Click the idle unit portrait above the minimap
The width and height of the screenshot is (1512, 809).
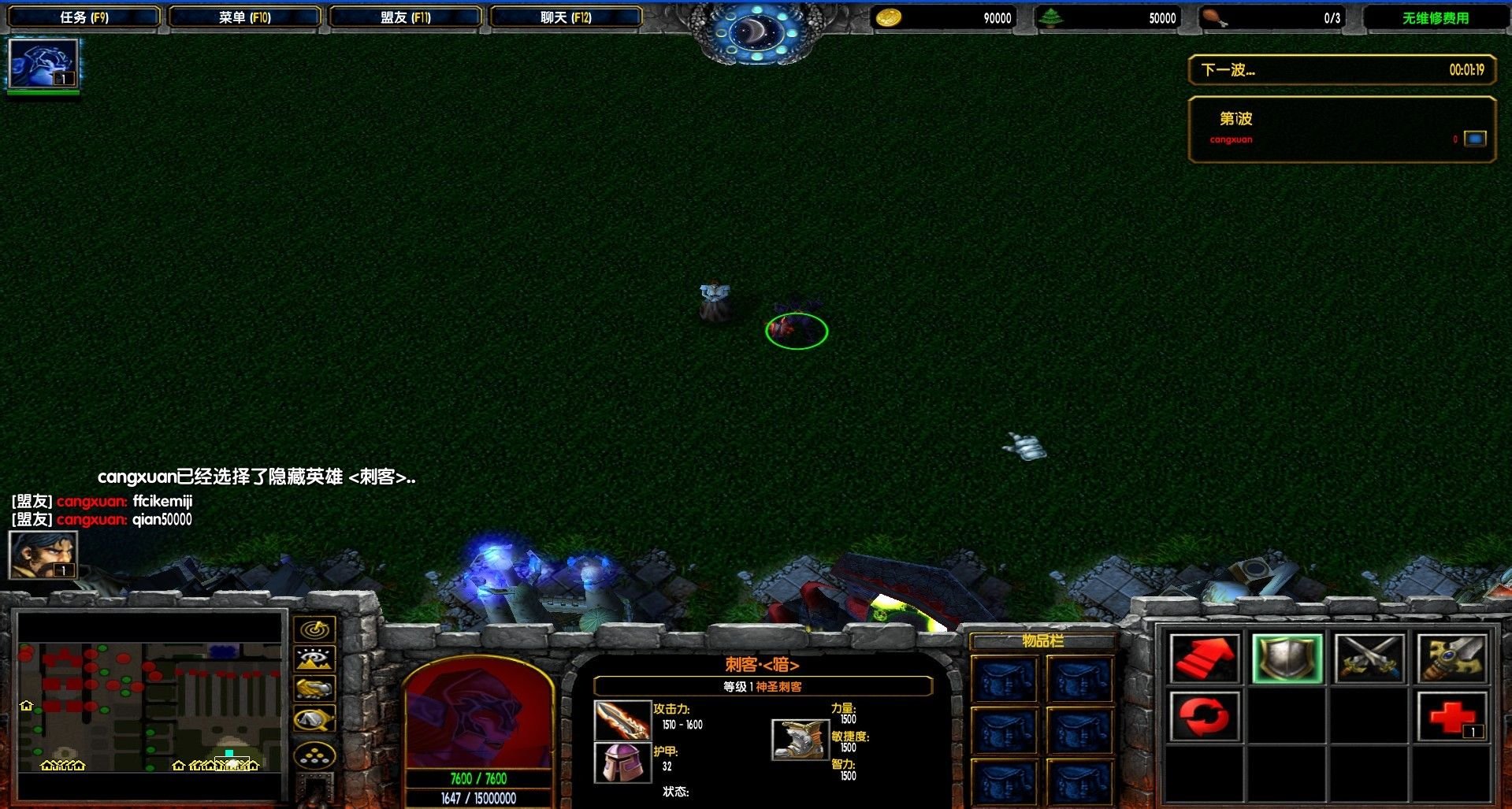coord(43,555)
